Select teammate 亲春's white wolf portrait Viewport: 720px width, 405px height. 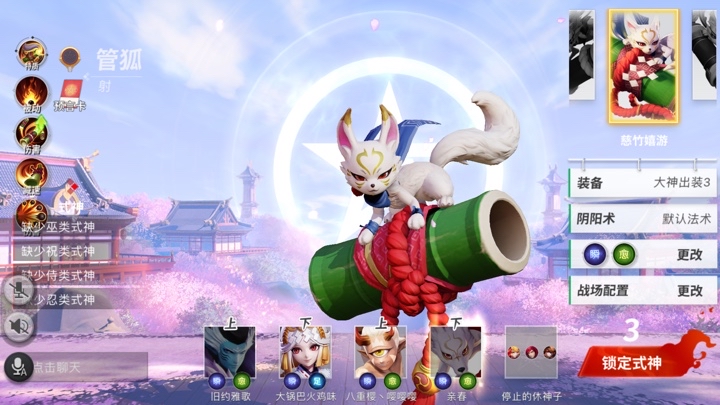[x=455, y=351]
